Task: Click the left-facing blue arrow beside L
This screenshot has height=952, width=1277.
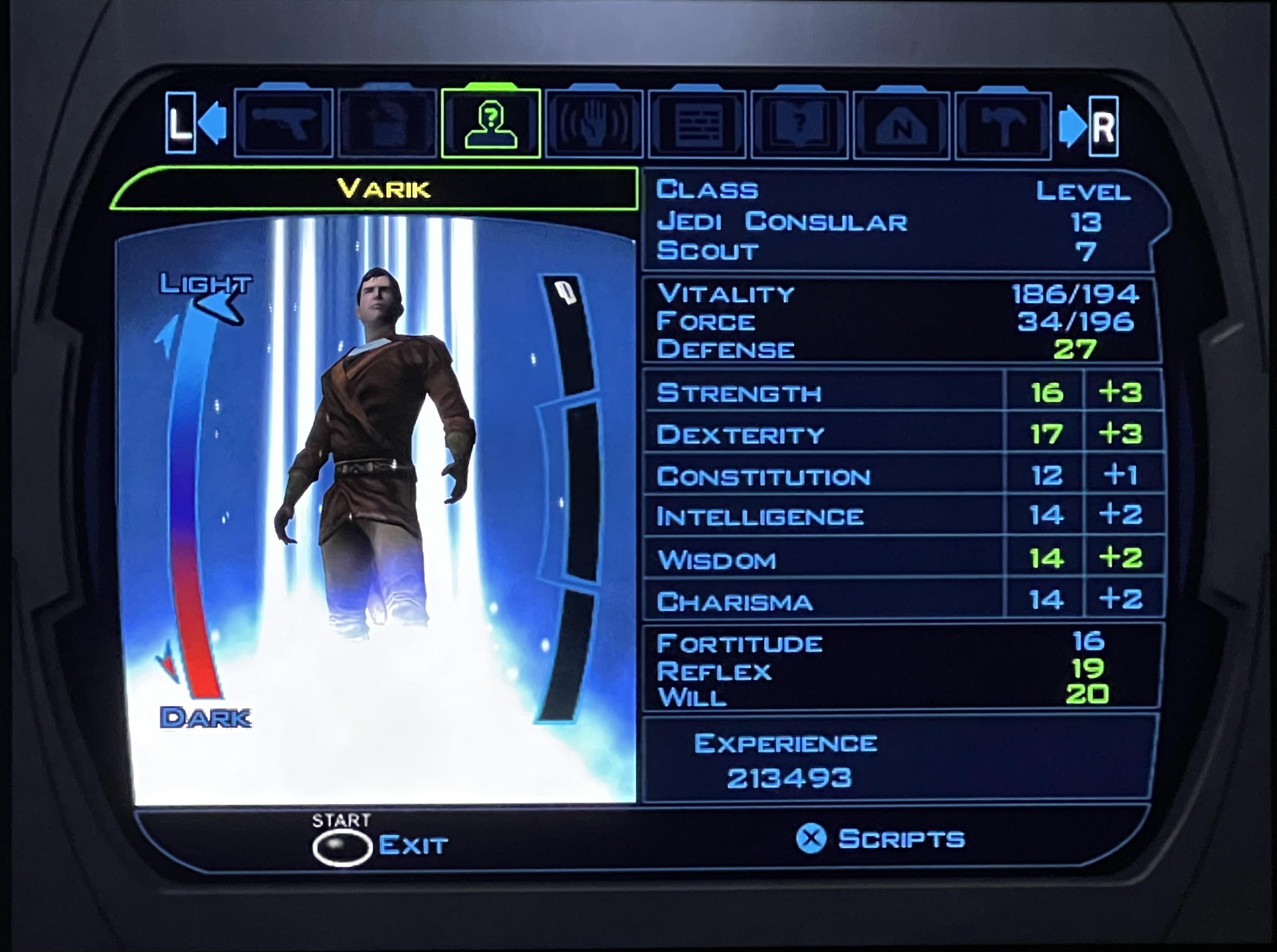Action: click(214, 123)
